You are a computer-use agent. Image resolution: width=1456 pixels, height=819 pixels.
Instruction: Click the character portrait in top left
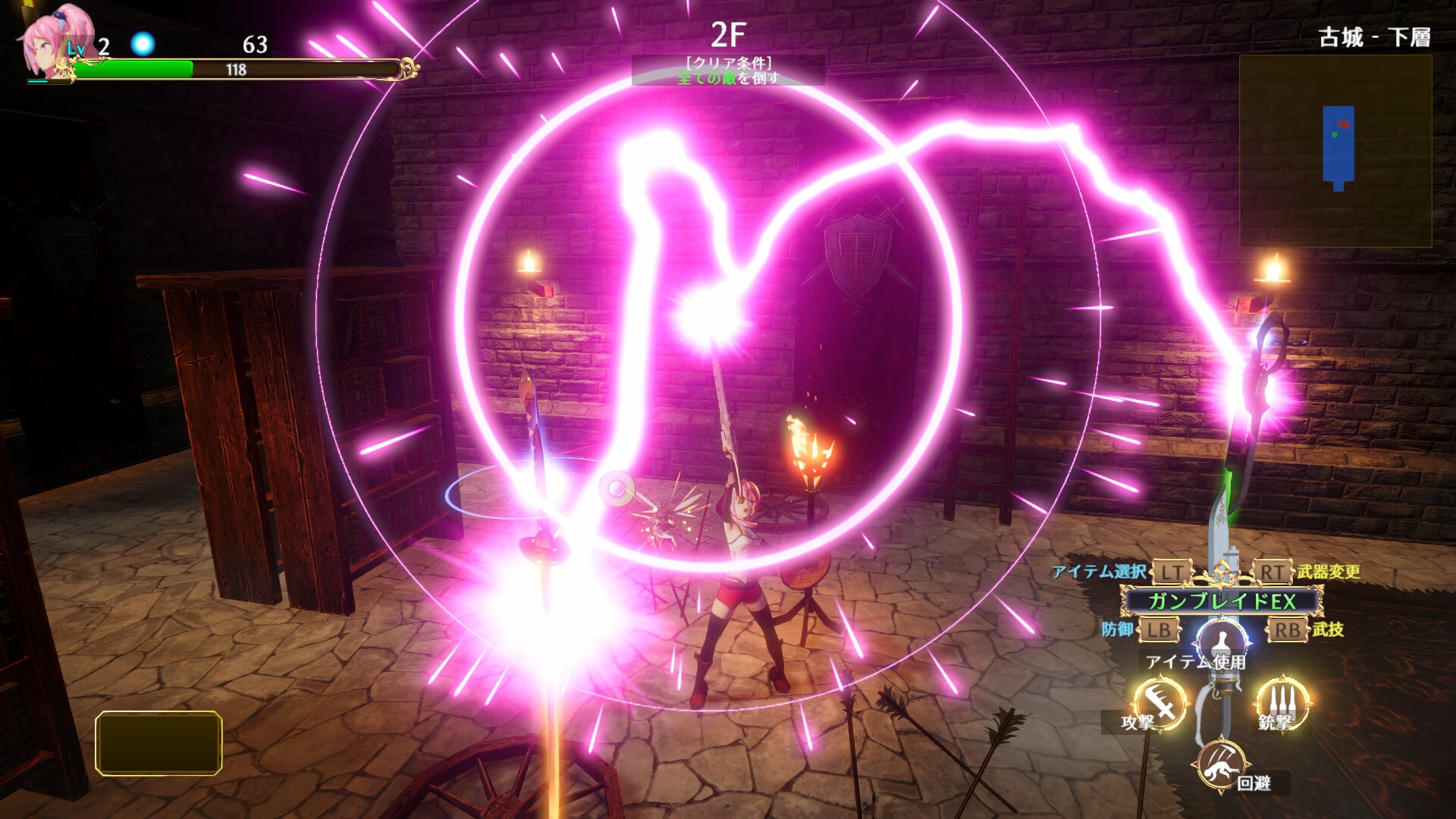(45, 42)
